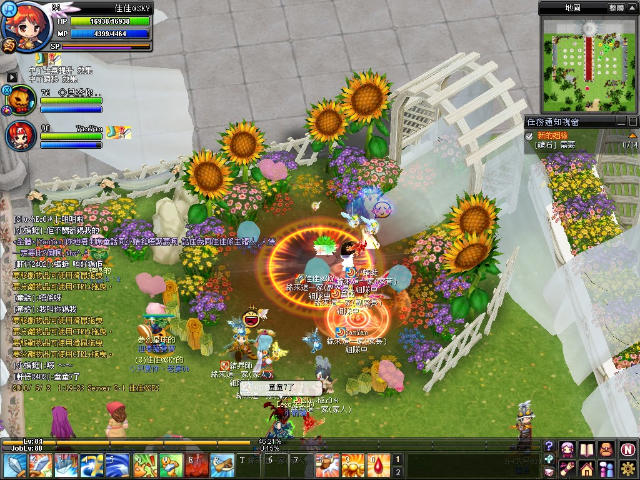Open the red N menu button

coord(627,448)
